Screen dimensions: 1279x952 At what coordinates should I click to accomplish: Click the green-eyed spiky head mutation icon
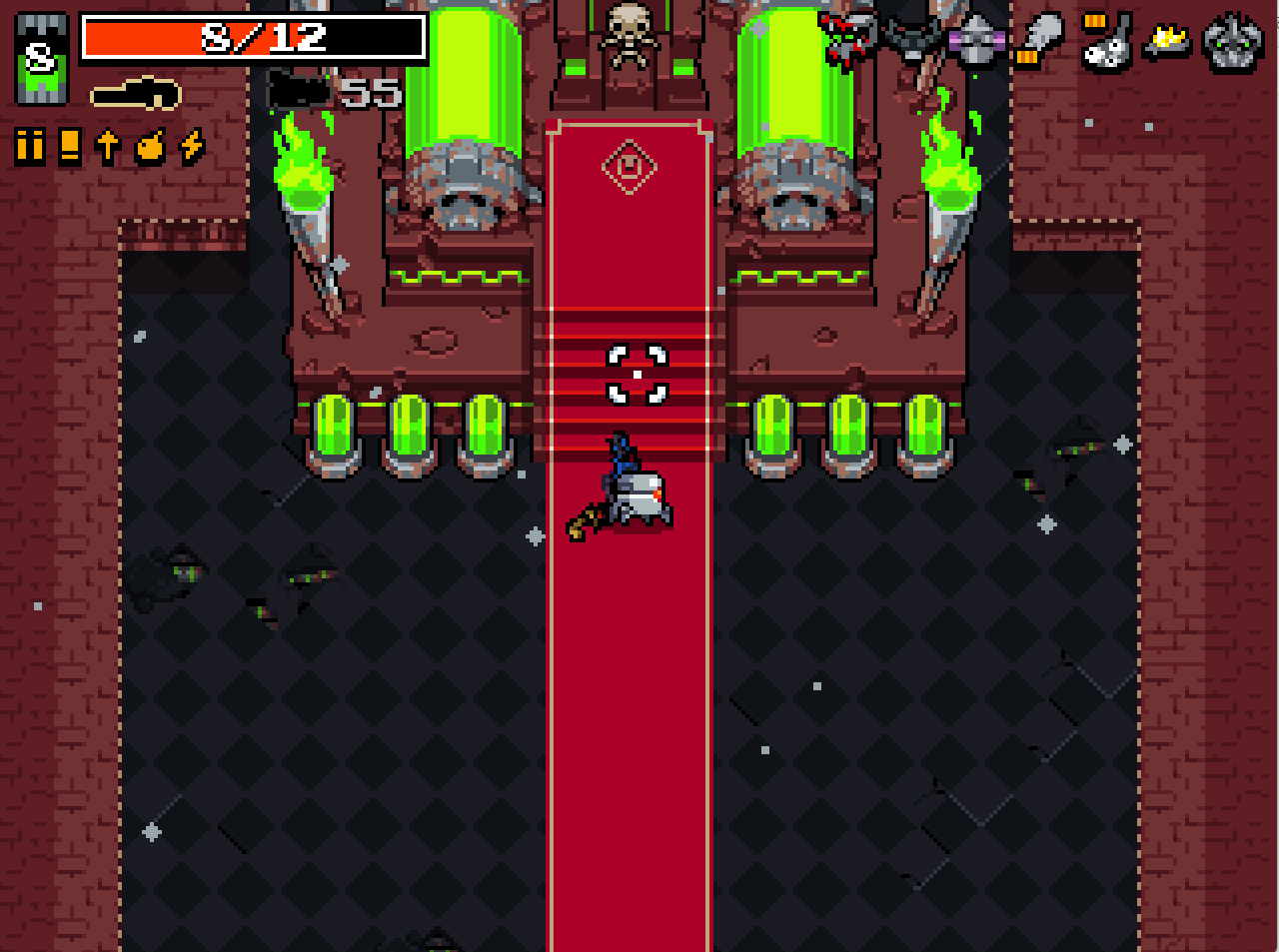(x=1233, y=42)
